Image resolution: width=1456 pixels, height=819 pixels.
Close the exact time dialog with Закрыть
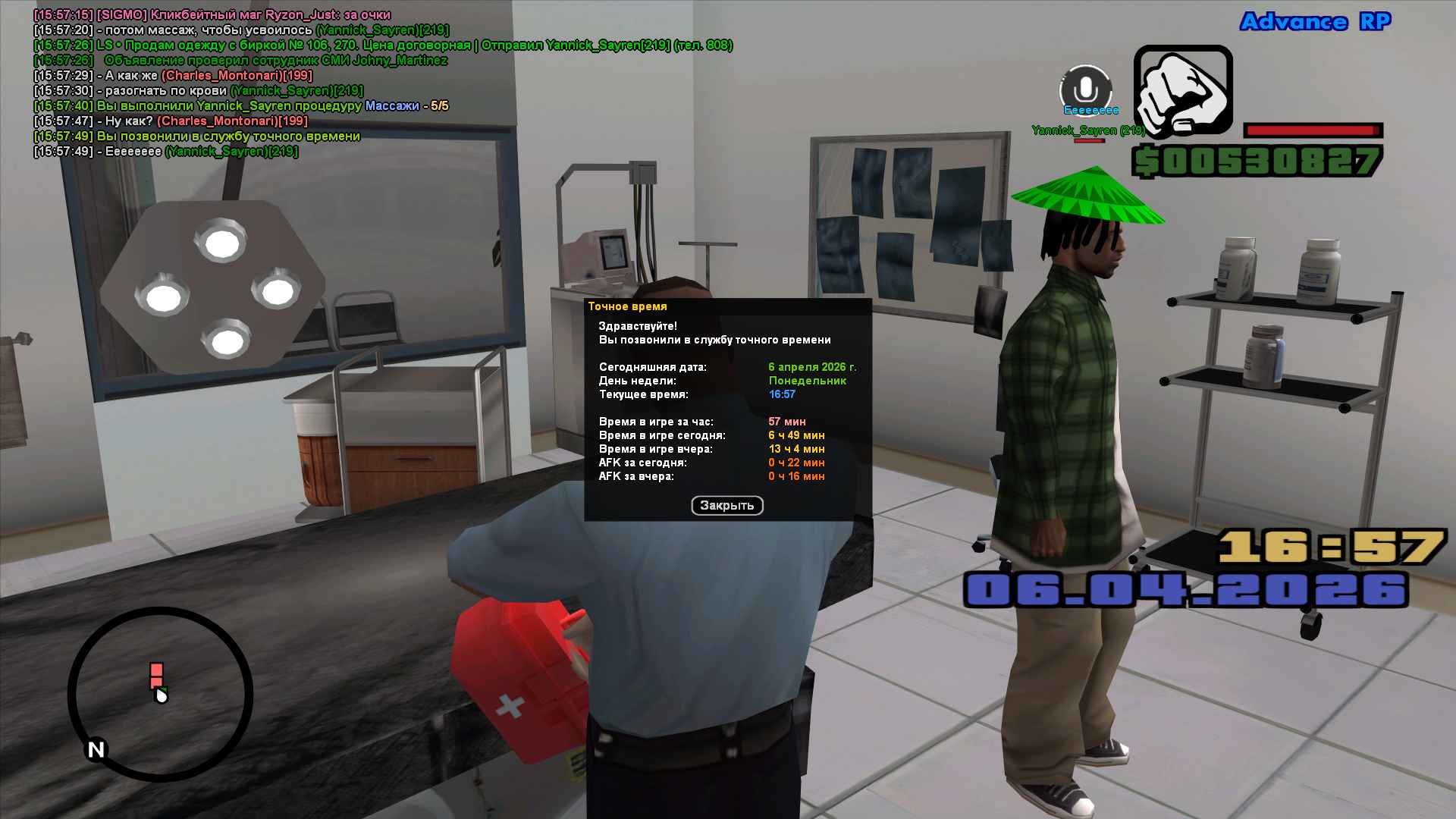pyautogui.click(x=726, y=506)
